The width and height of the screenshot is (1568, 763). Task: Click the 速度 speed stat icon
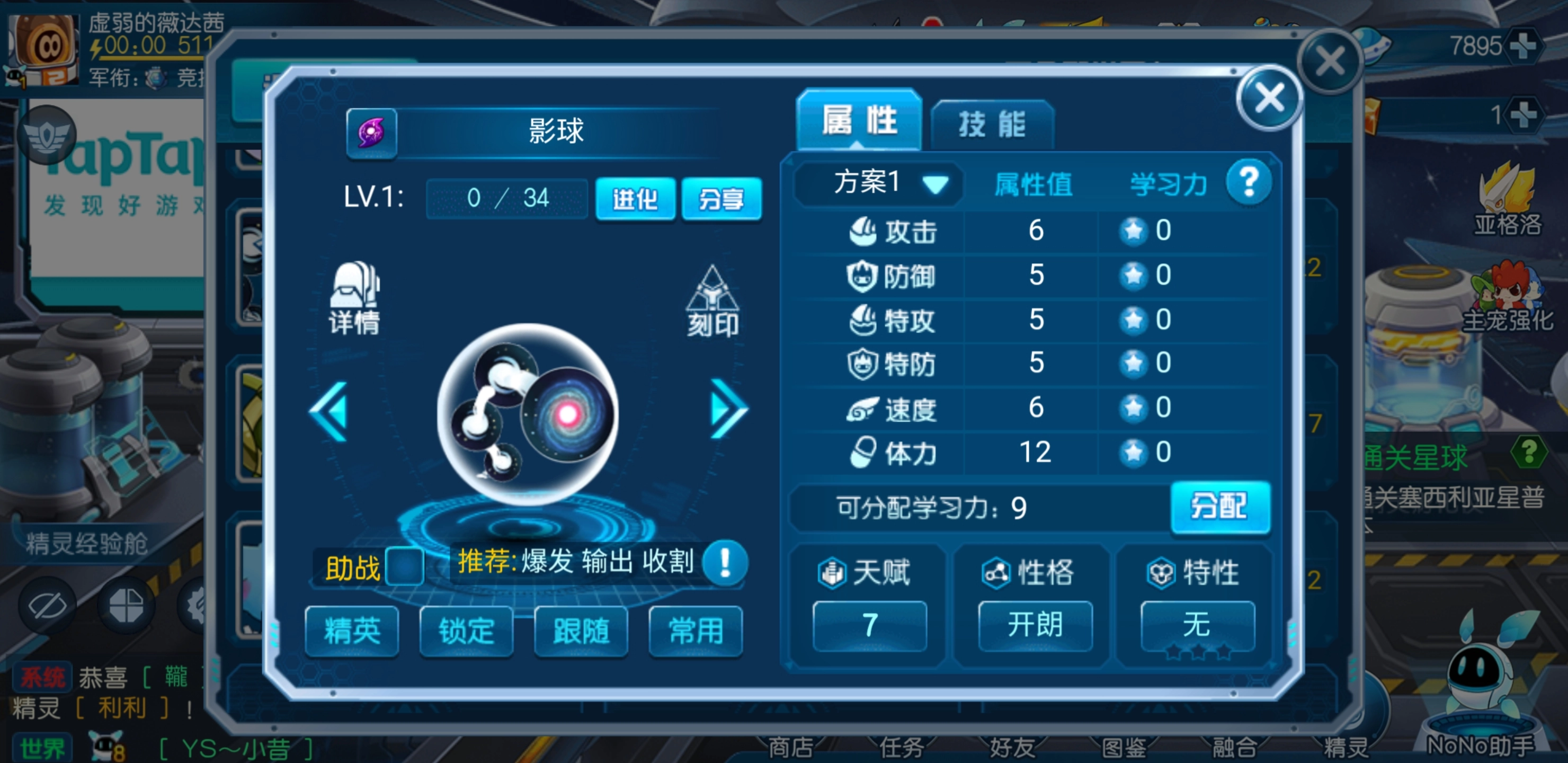click(x=861, y=409)
